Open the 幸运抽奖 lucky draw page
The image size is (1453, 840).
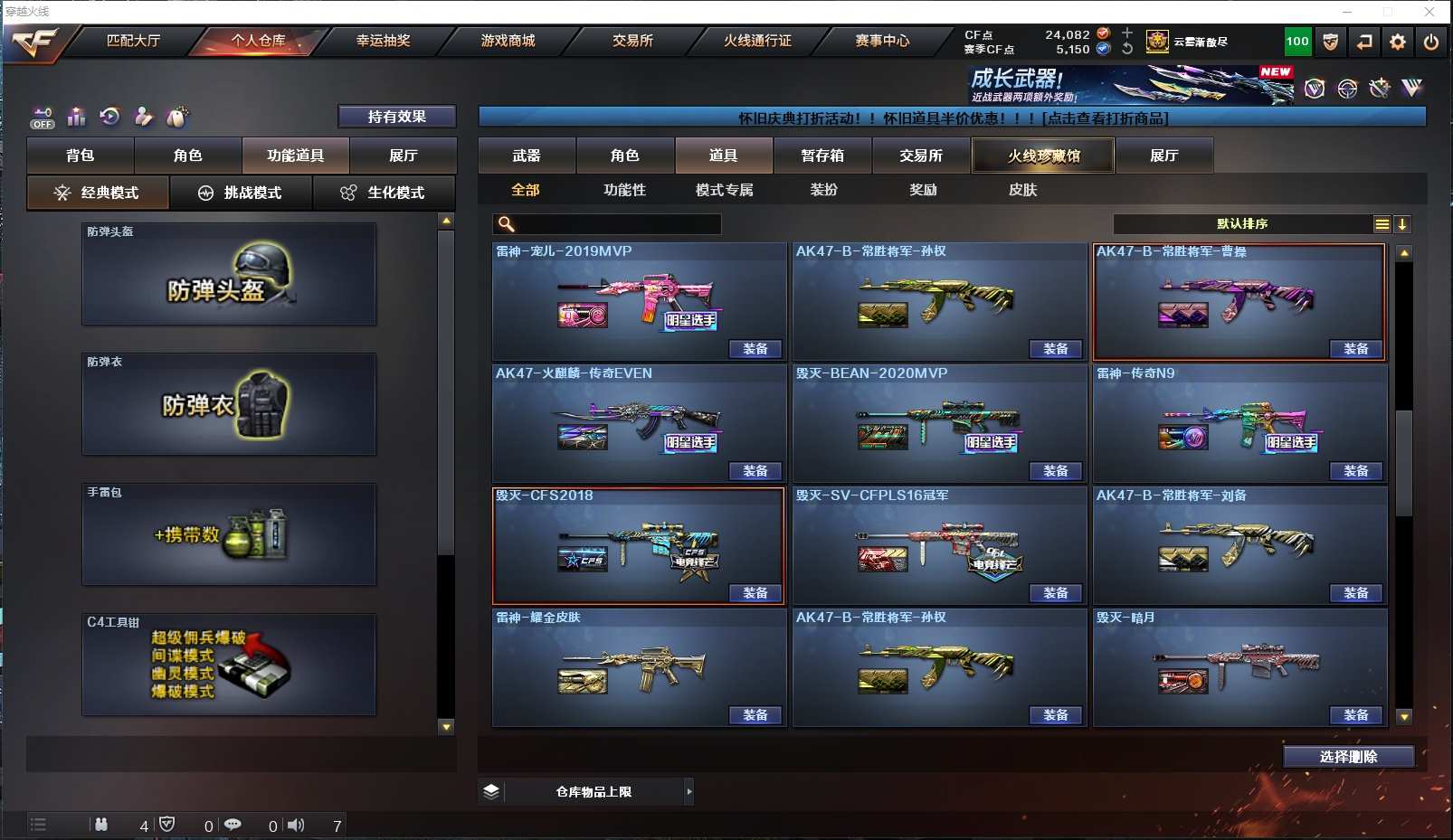click(x=383, y=41)
